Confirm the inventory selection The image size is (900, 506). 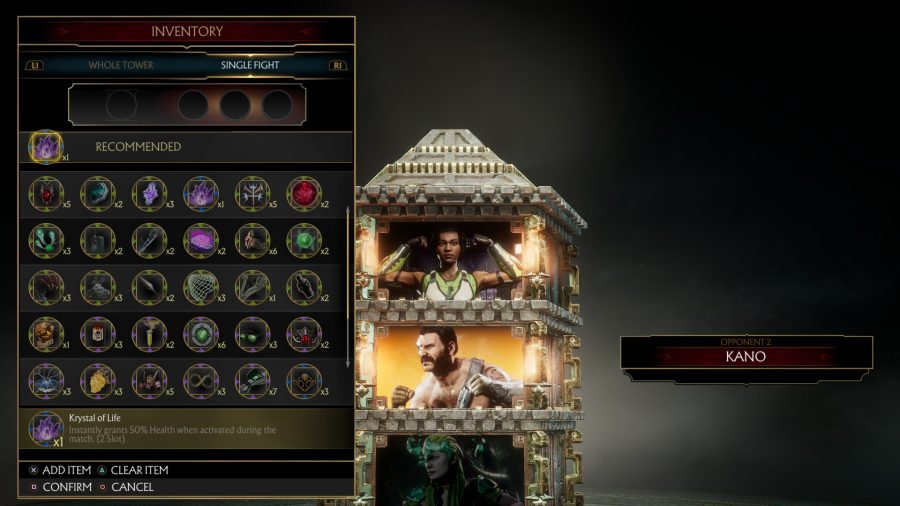[x=61, y=487]
